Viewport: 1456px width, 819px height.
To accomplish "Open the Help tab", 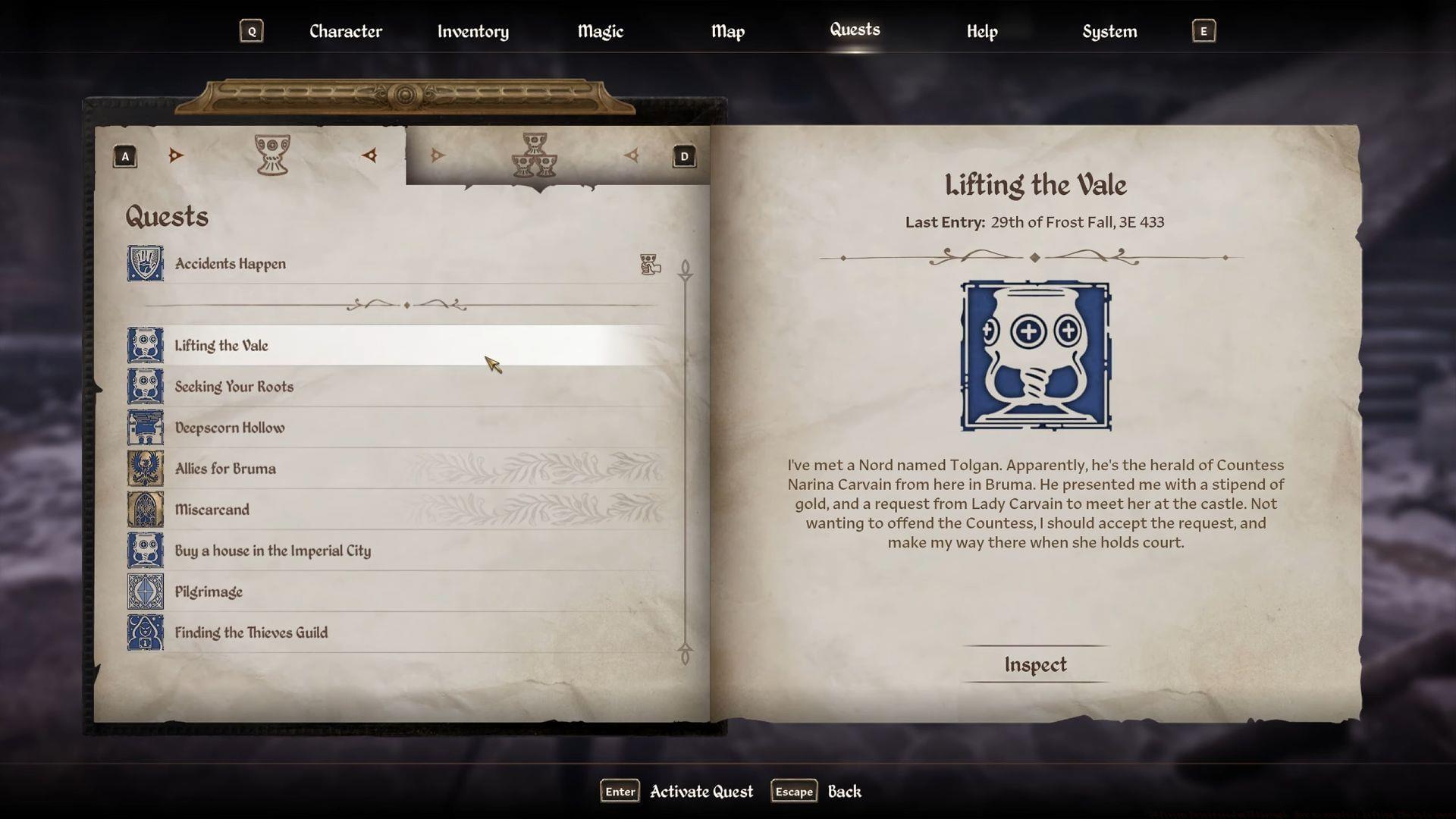I will click(x=981, y=31).
